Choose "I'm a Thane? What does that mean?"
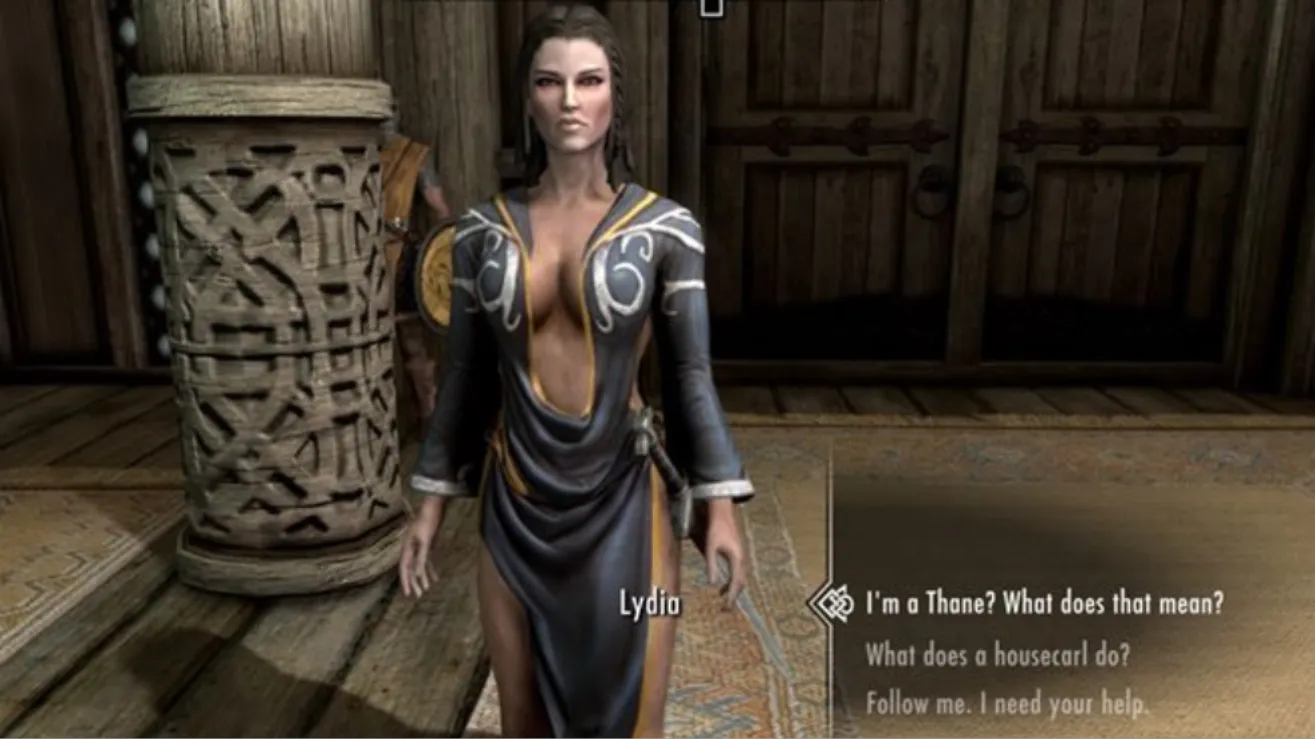1315x740 pixels. click(1044, 604)
